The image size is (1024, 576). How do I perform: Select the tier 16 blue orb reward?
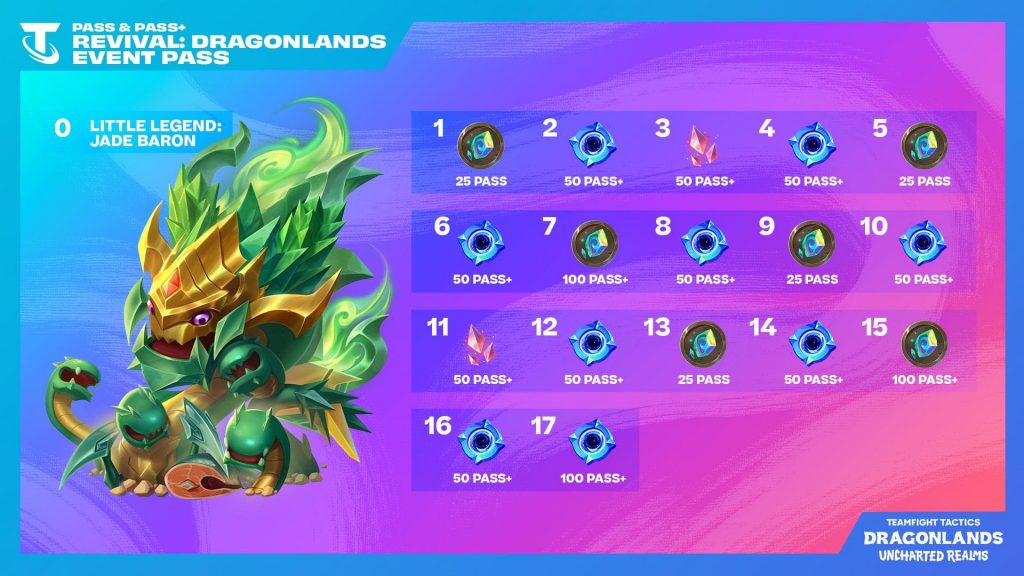point(476,442)
